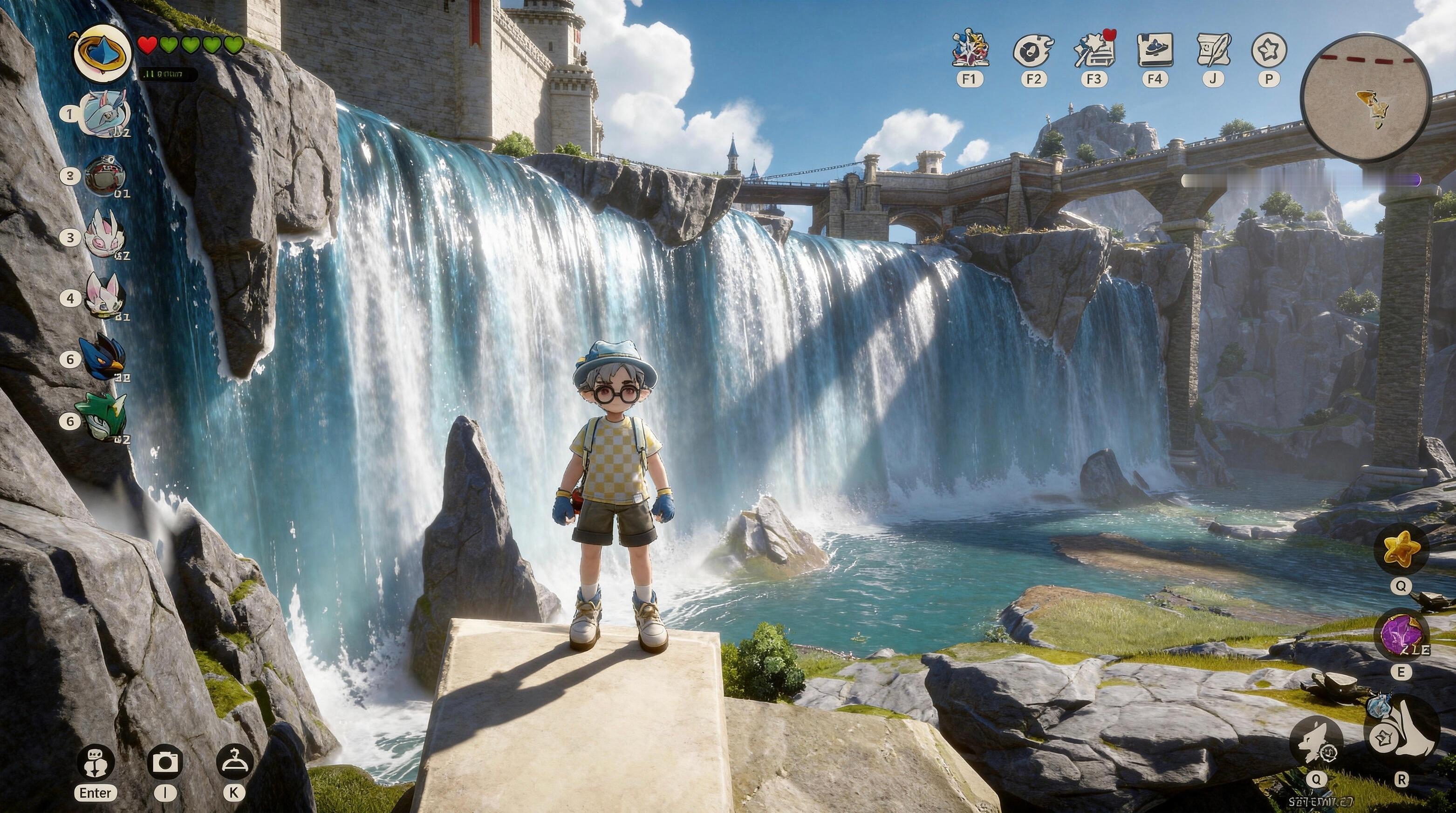Image resolution: width=1456 pixels, height=813 pixels.
Task: Select the light blue creature party slot
Action: (106, 114)
